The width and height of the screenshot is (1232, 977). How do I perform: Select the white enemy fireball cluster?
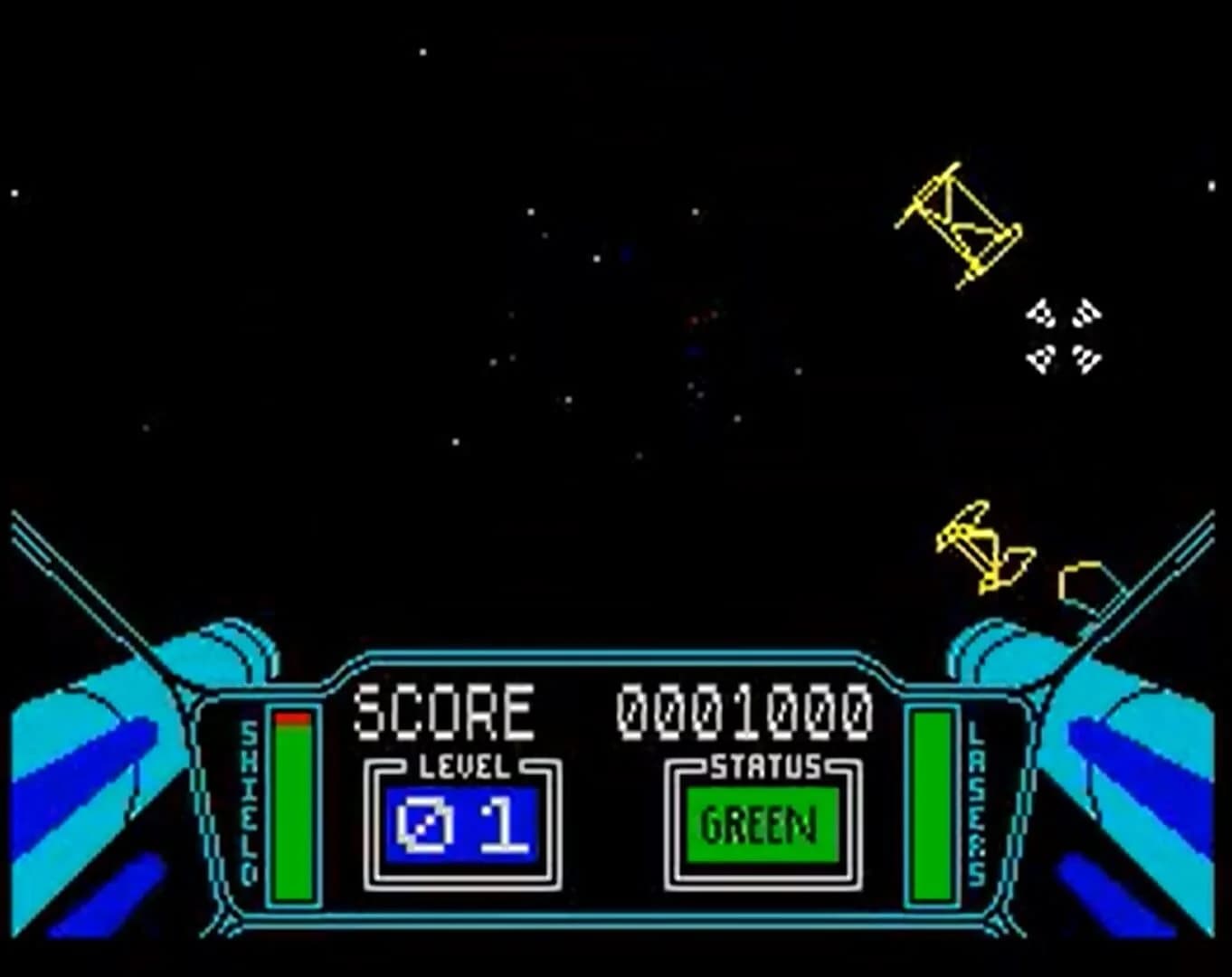tap(1063, 335)
